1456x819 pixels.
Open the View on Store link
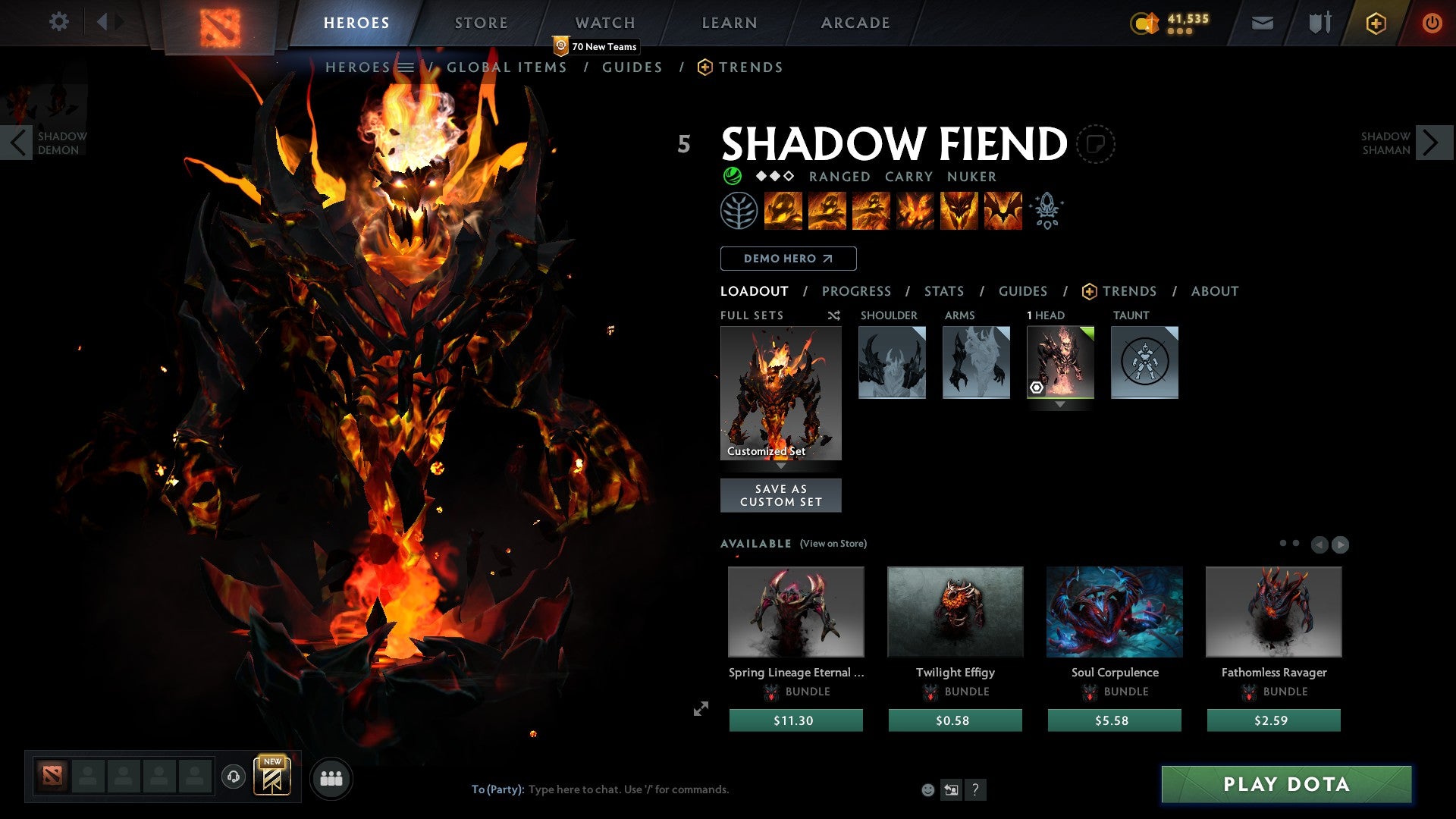click(x=833, y=544)
